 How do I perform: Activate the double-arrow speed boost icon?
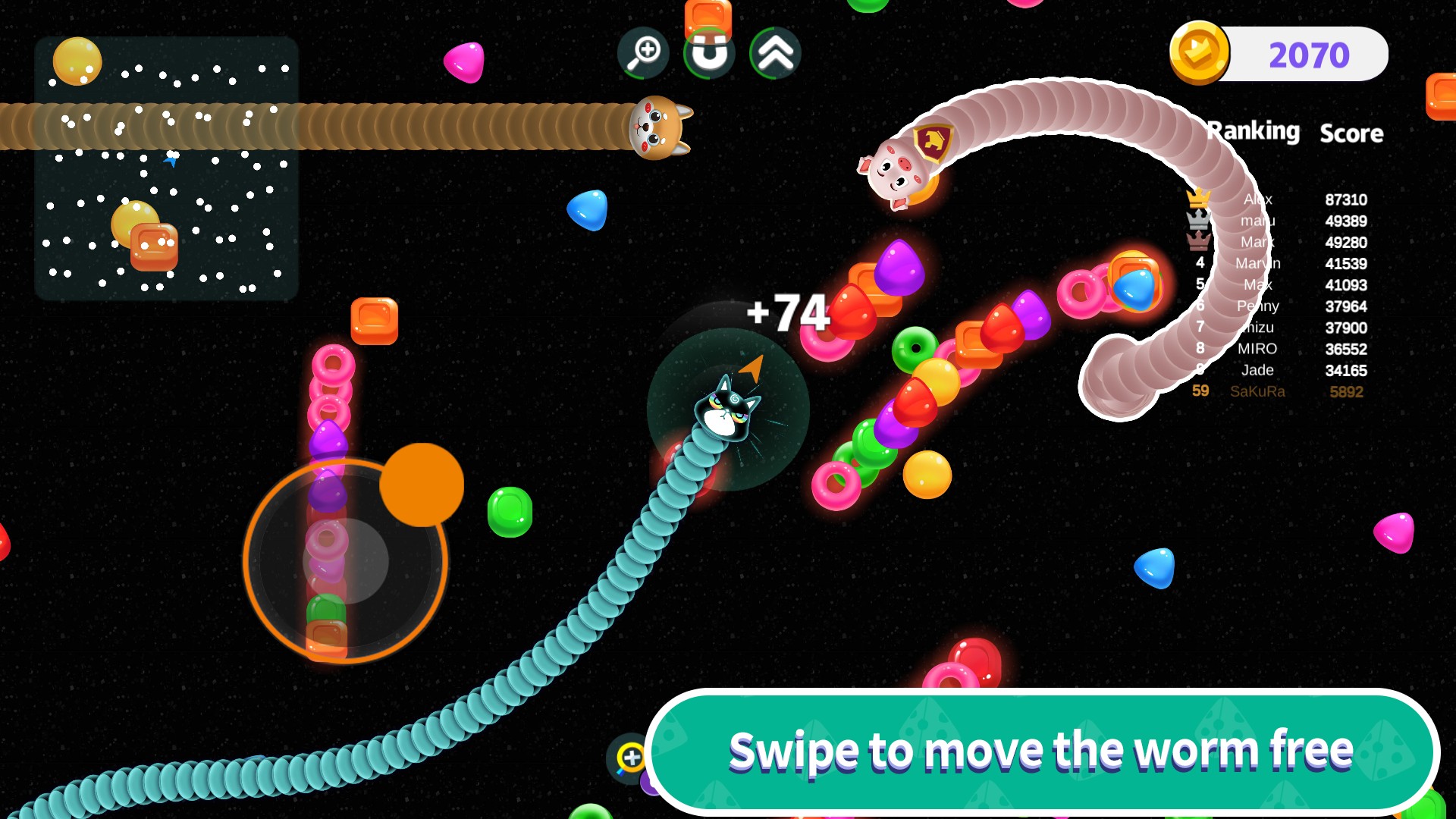point(775,53)
